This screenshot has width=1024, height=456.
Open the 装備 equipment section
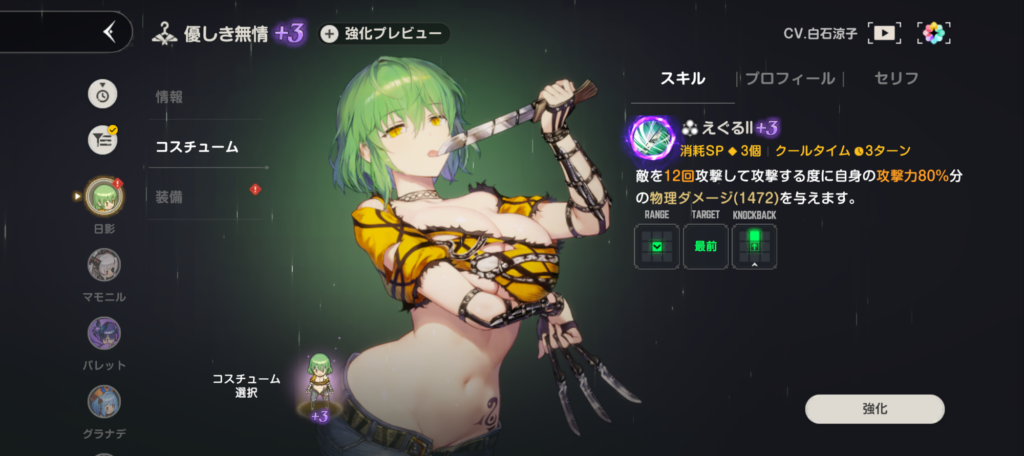click(169, 196)
